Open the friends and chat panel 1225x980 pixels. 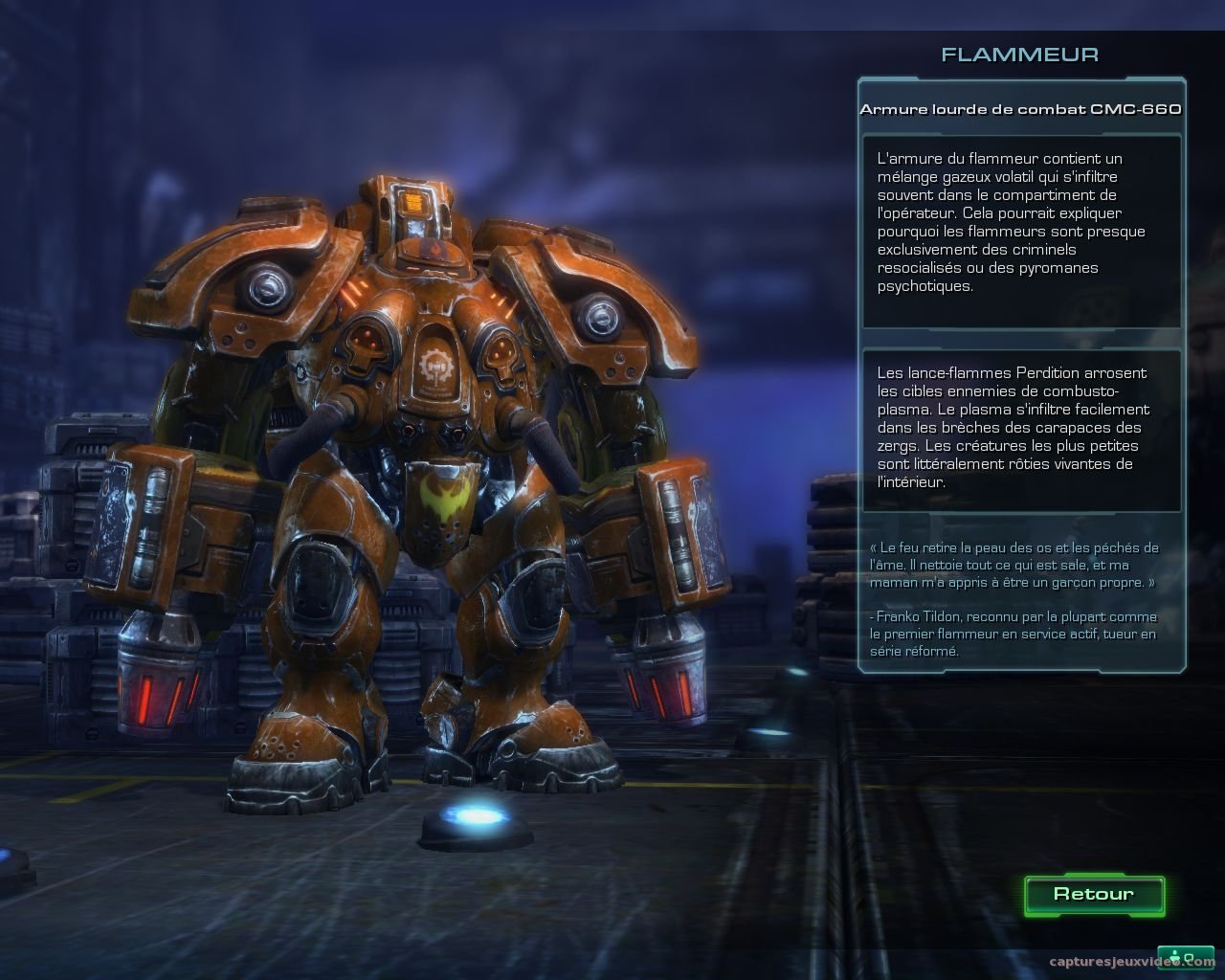(1186, 956)
